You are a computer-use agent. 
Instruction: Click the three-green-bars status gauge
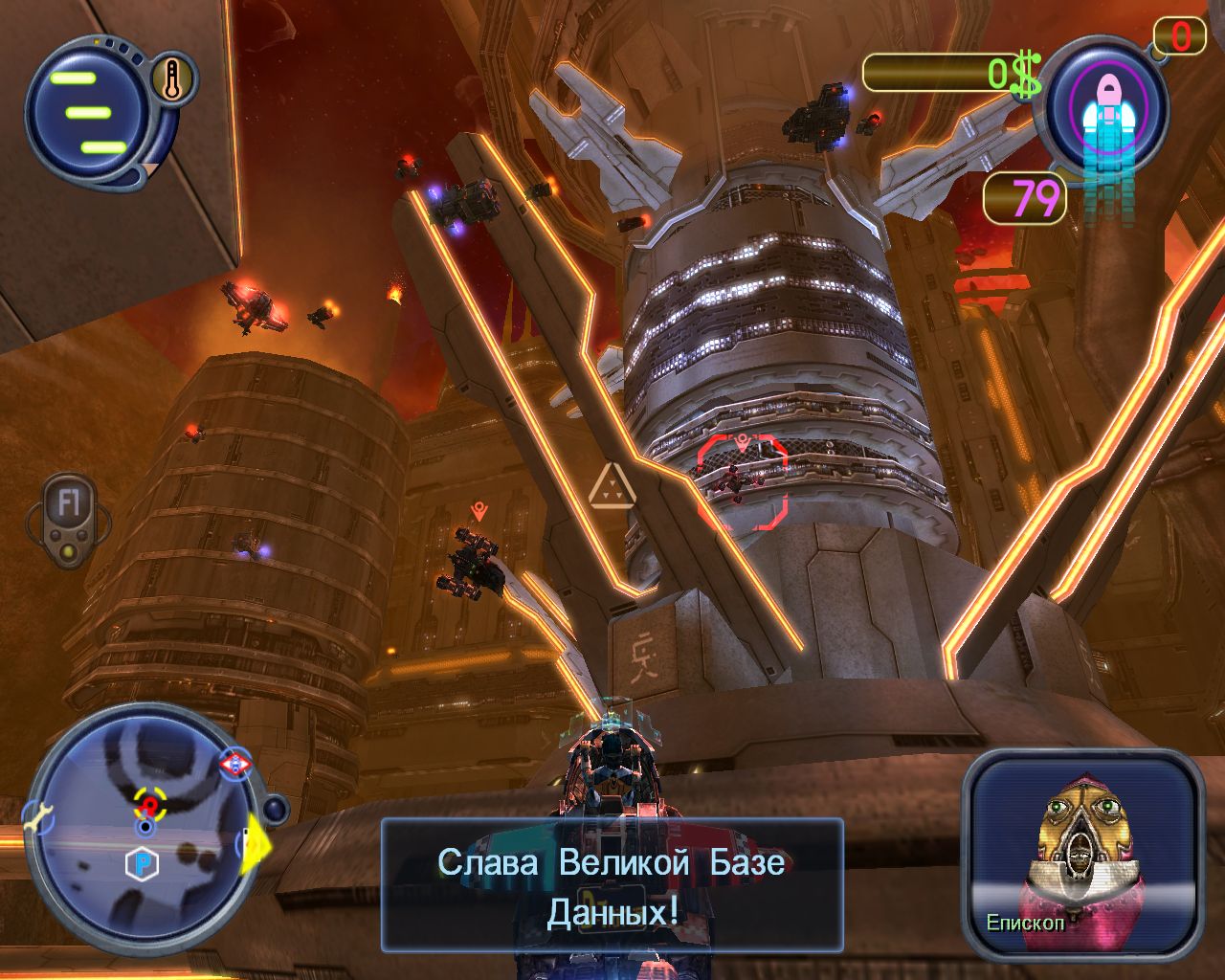click(x=87, y=111)
